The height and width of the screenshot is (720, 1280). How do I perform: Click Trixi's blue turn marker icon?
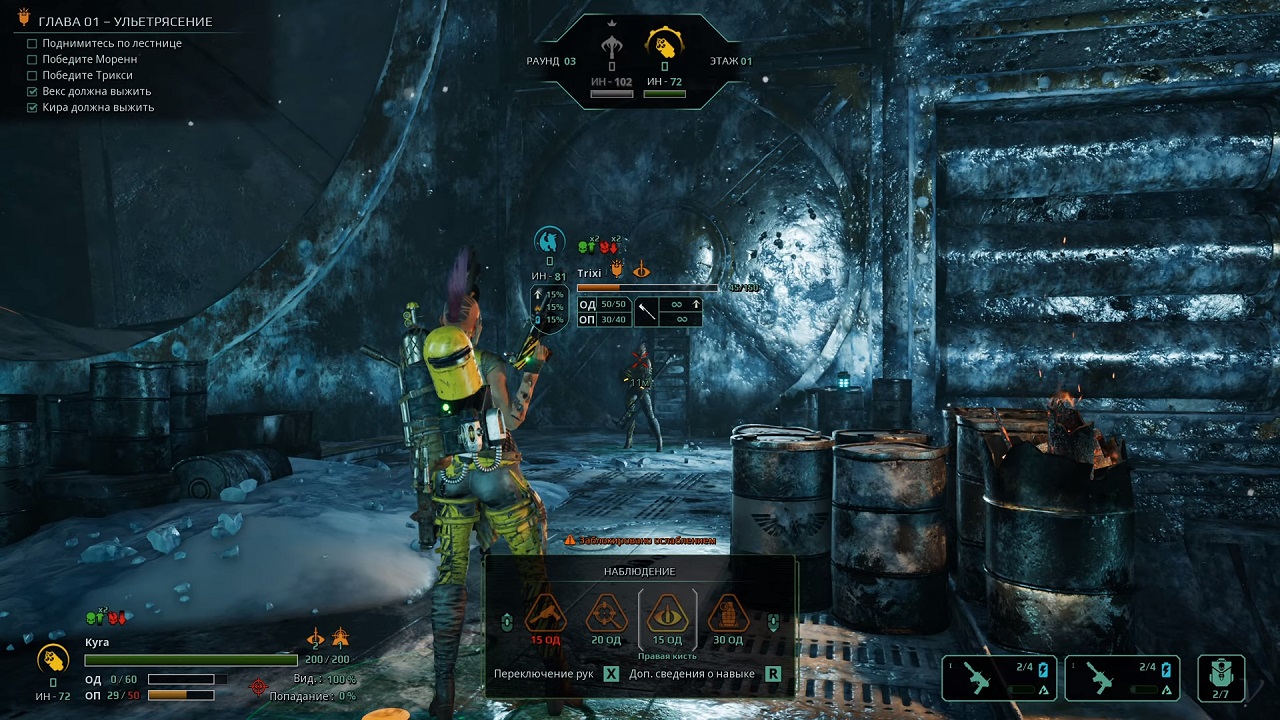click(x=549, y=240)
